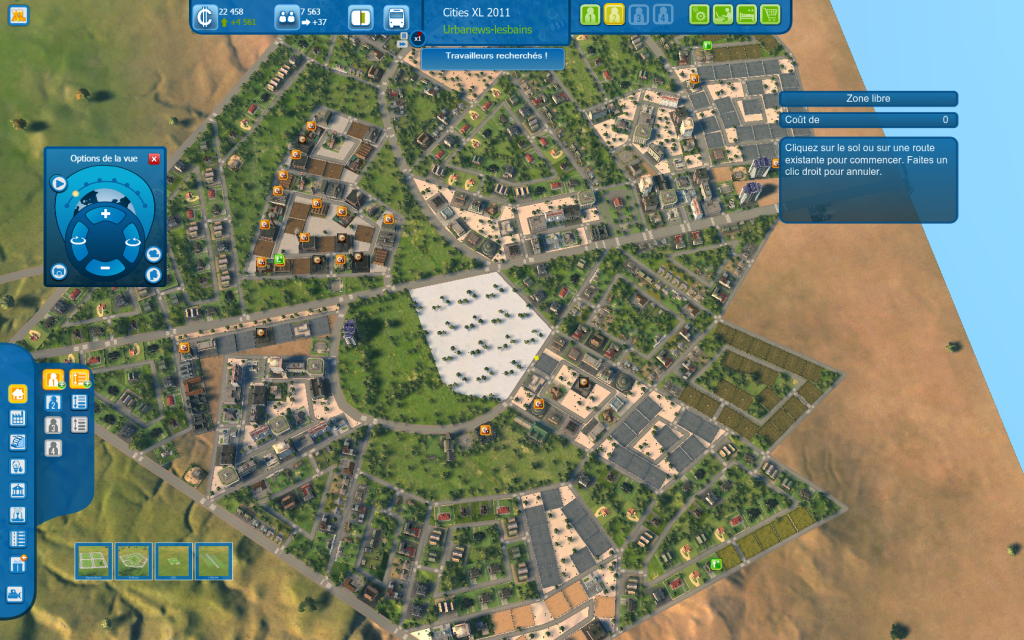Open the housing construction category
The image size is (1024, 640).
(x=17, y=394)
